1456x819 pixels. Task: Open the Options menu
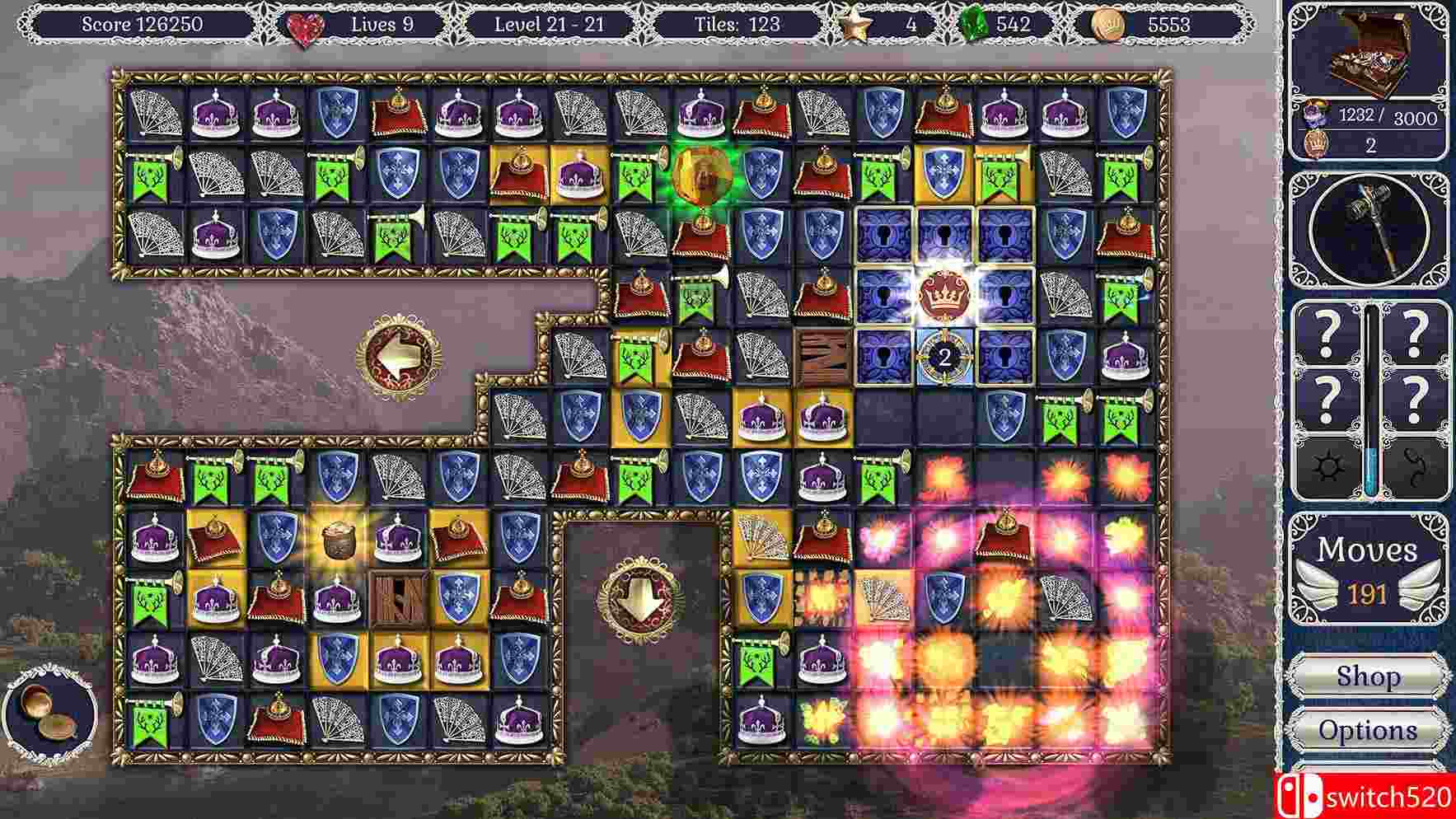point(1368,728)
